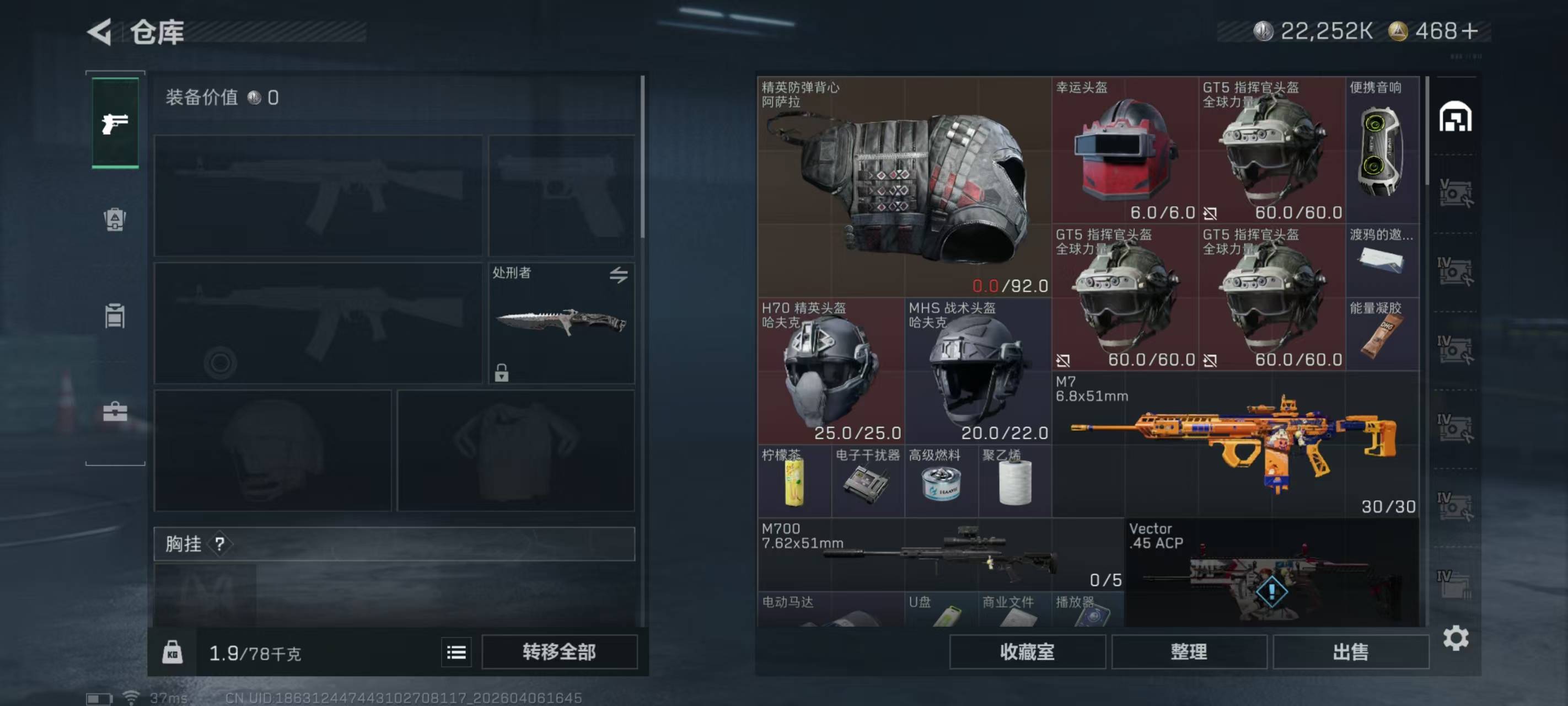
Task: Select the orange M7 rifle
Action: click(x=1235, y=445)
